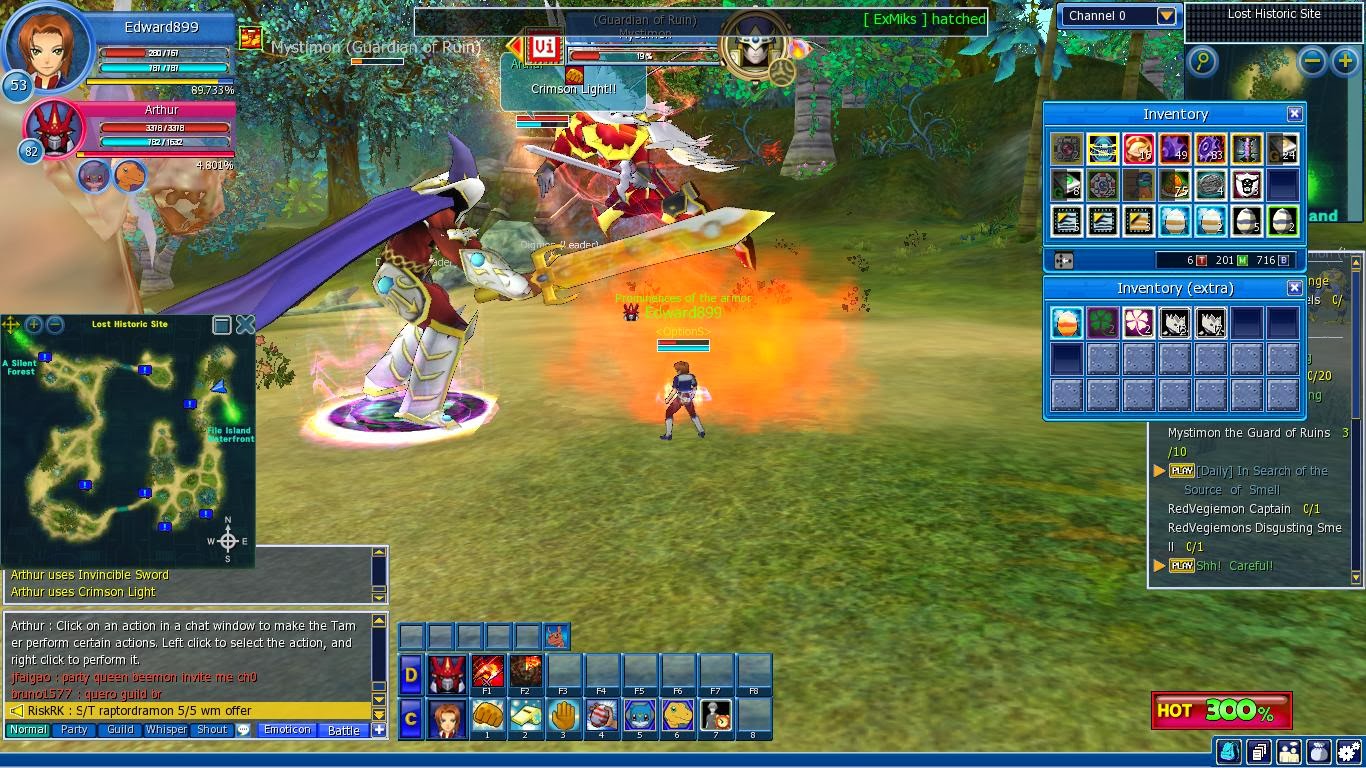Expand the Shh! Careful! quest entry

(1159, 565)
